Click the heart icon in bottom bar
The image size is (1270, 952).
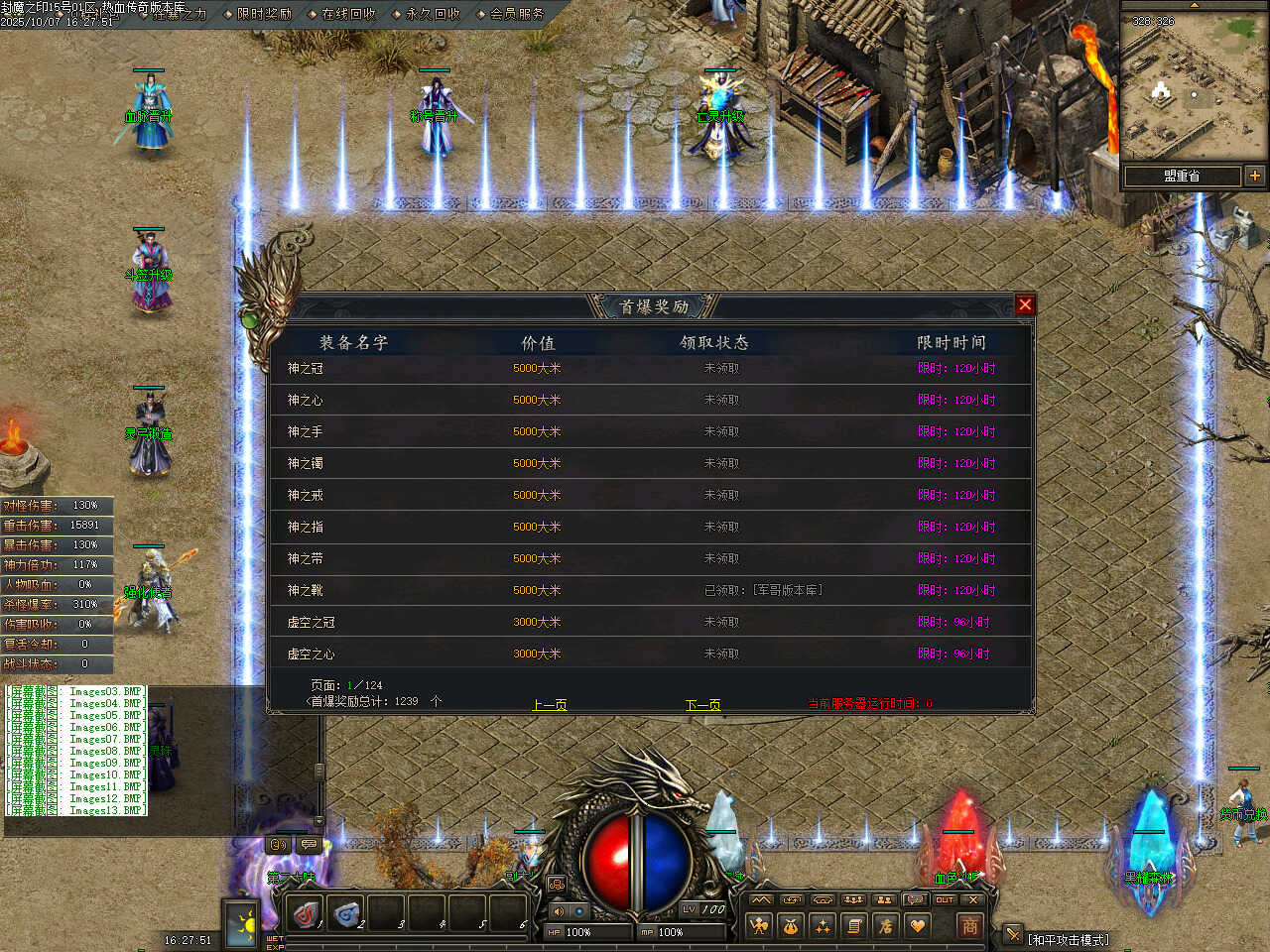coord(918,926)
